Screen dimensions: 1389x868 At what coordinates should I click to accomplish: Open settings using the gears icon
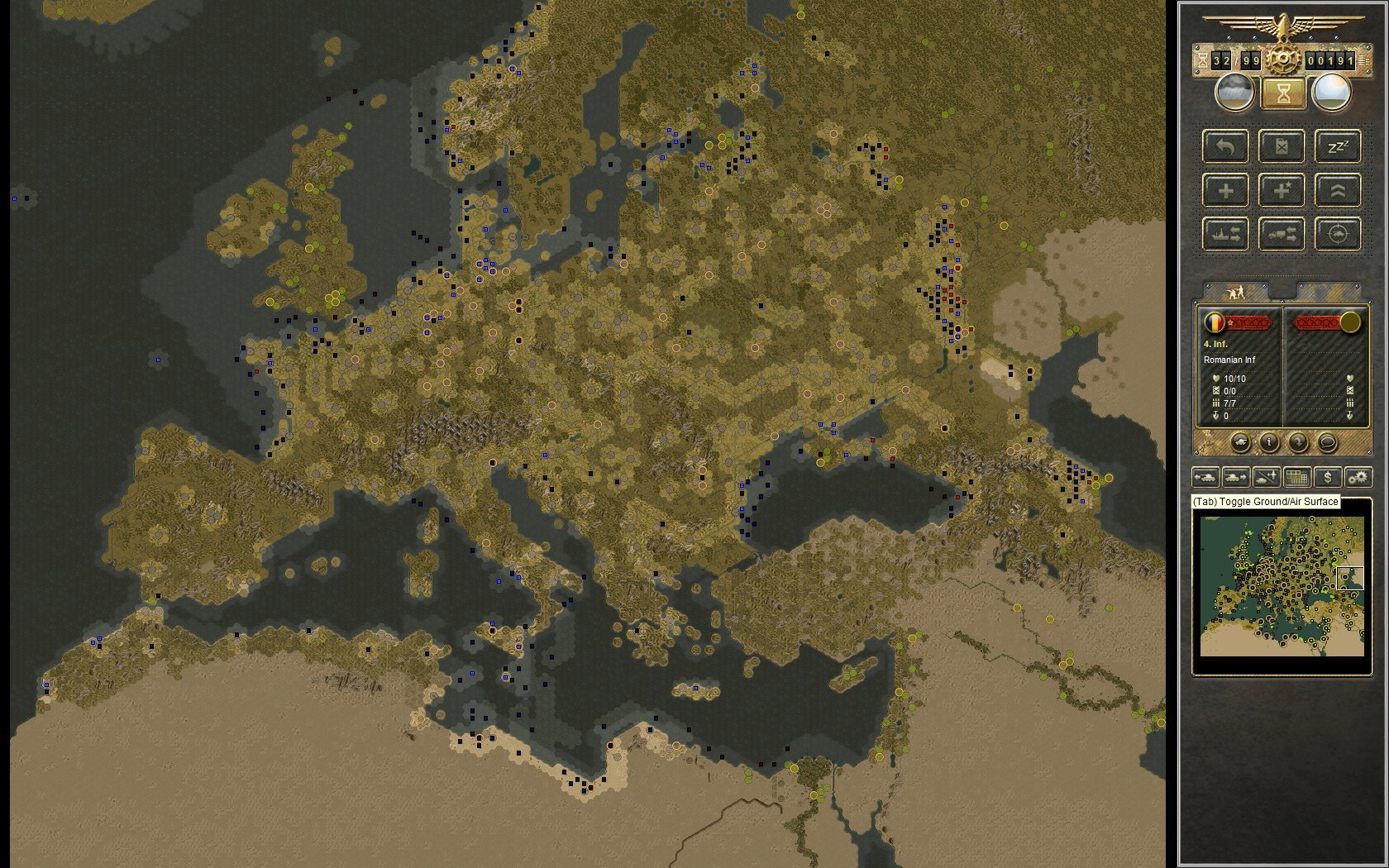[x=1359, y=477]
